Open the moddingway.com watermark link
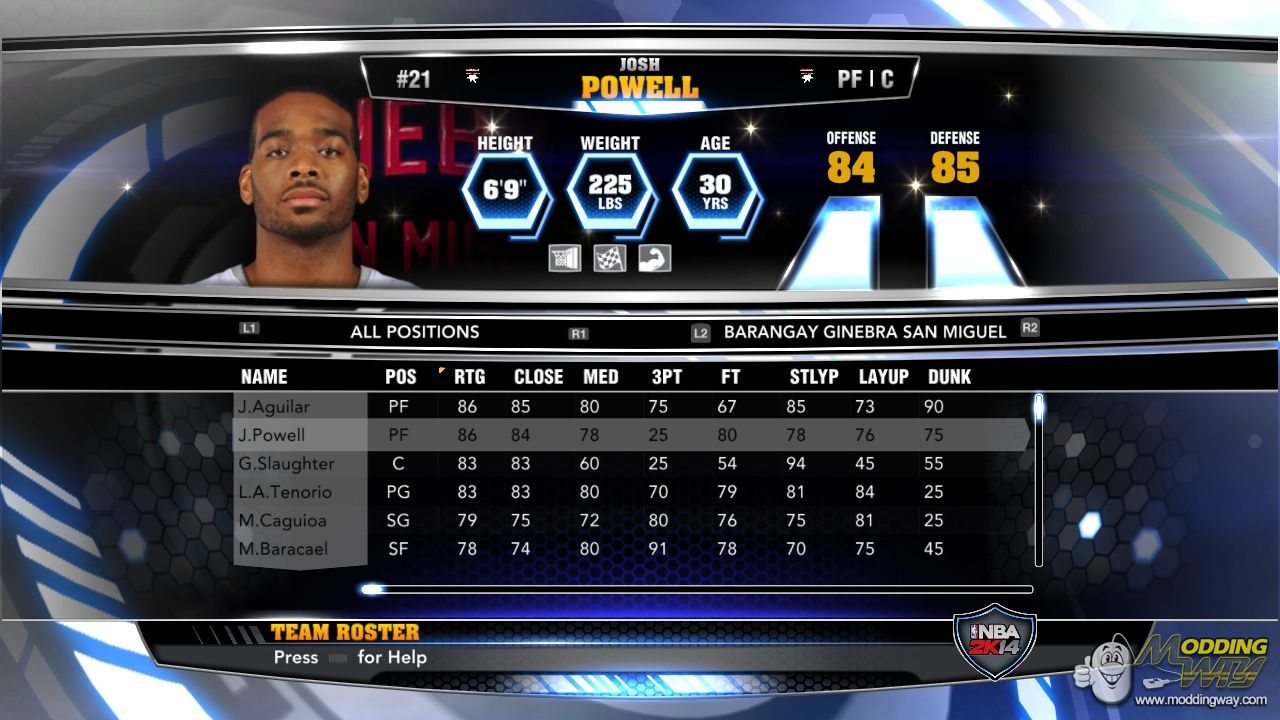Image resolution: width=1280 pixels, height=720 pixels. (x=1200, y=700)
